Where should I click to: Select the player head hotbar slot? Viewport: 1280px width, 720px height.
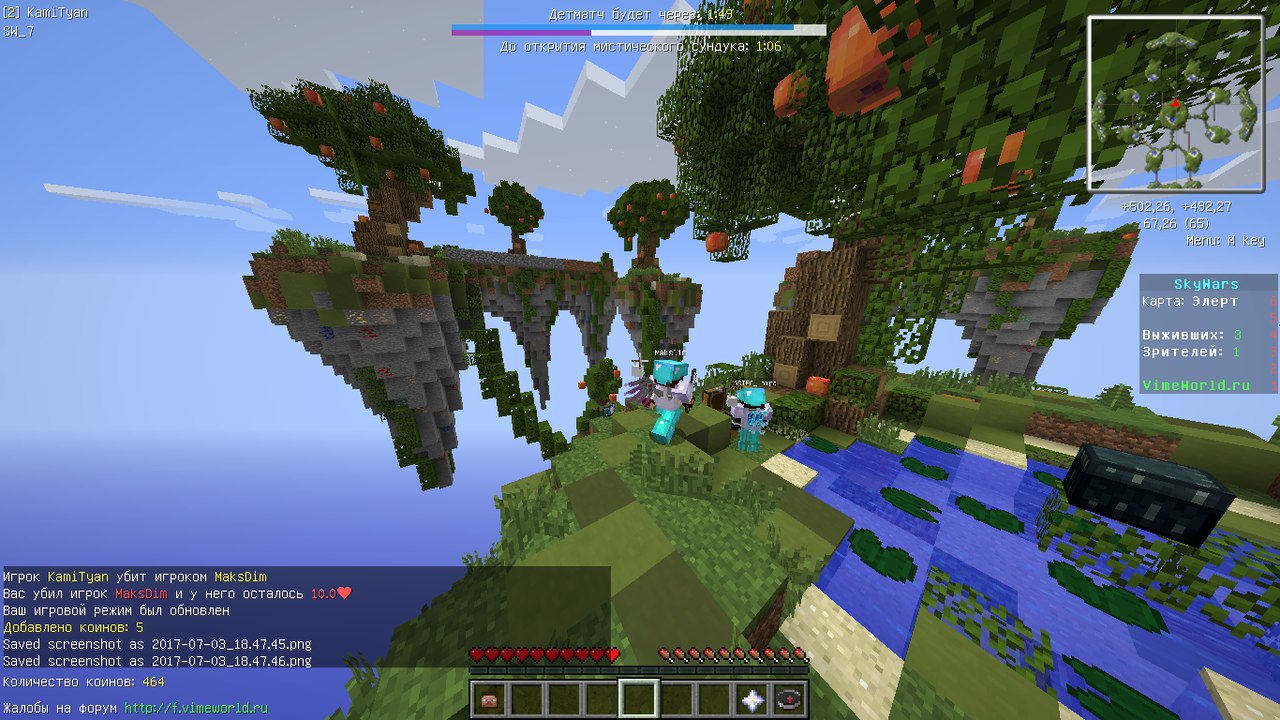tap(489, 699)
